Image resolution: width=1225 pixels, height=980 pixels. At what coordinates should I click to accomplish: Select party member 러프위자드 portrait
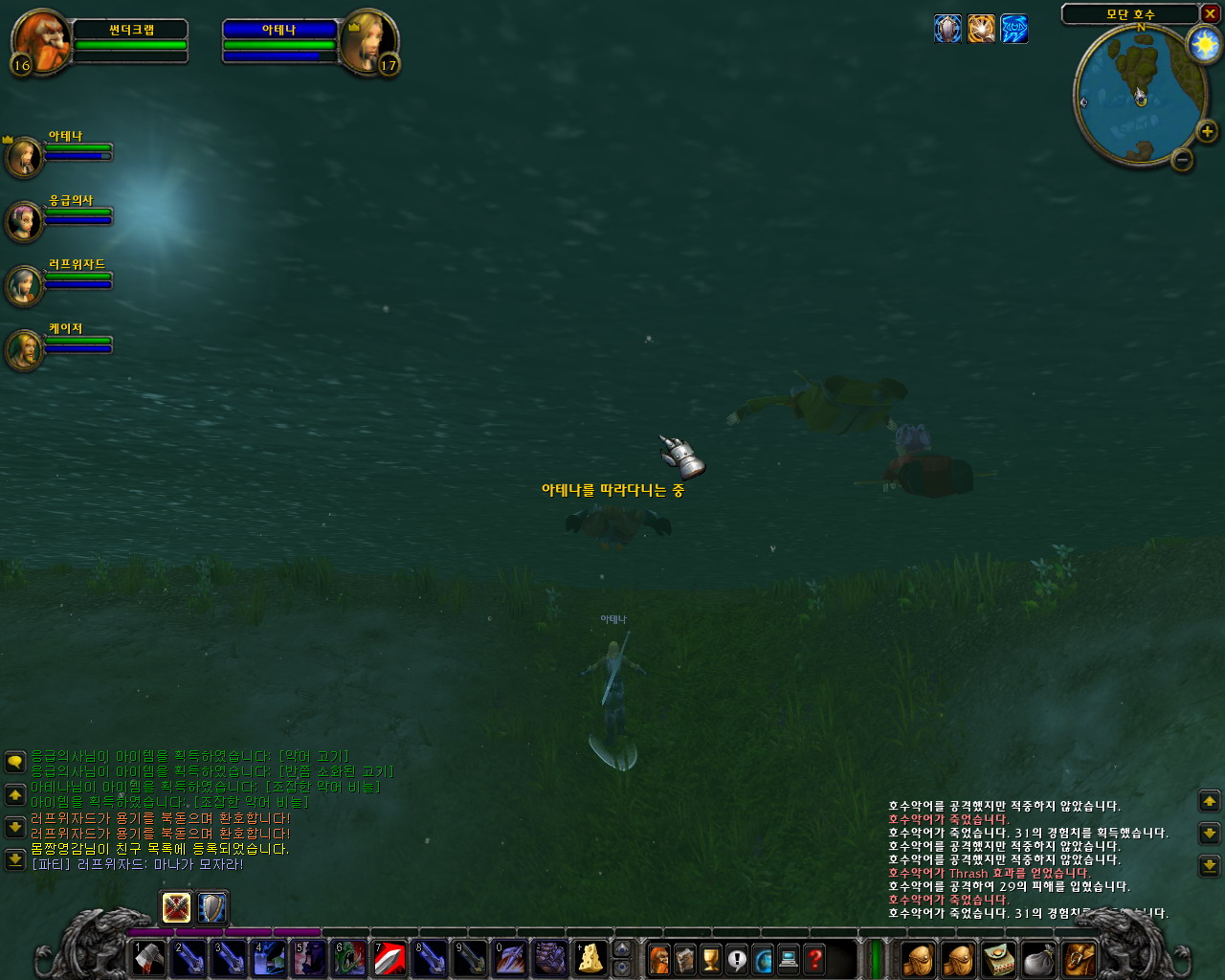[x=23, y=285]
